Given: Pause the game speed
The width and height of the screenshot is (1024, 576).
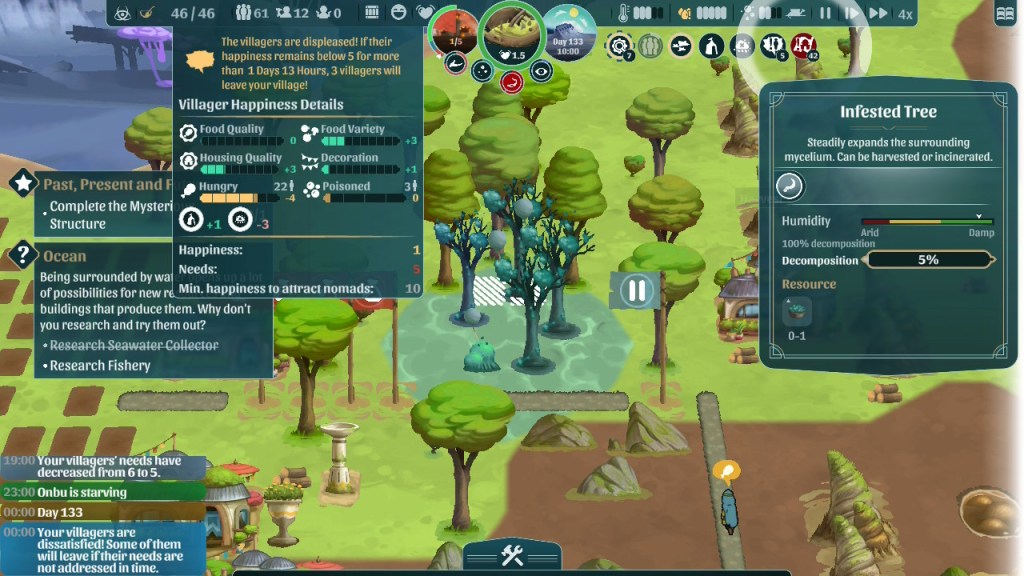Looking at the screenshot, I should (825, 13).
